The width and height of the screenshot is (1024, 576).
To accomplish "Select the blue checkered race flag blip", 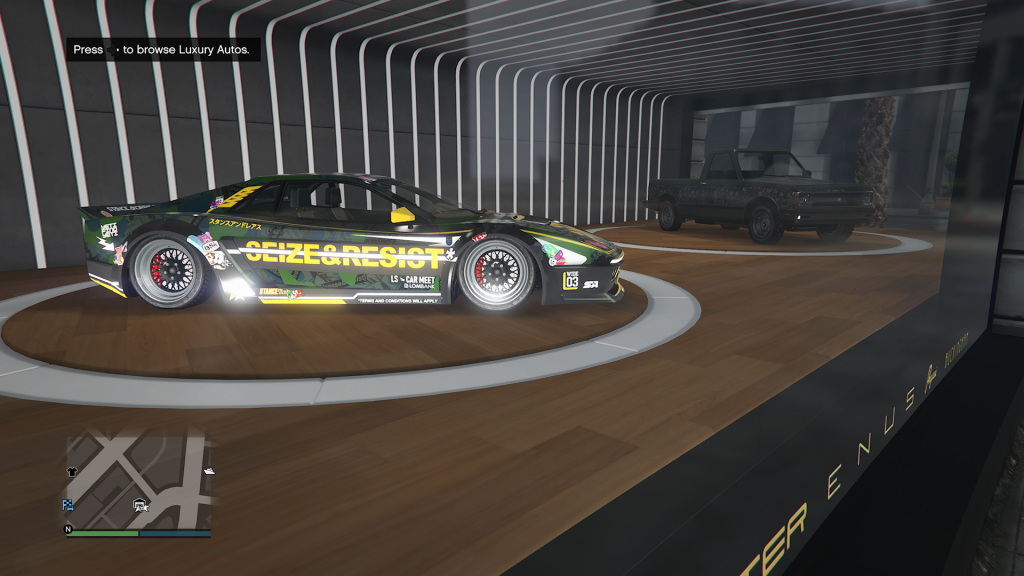I will (x=69, y=505).
